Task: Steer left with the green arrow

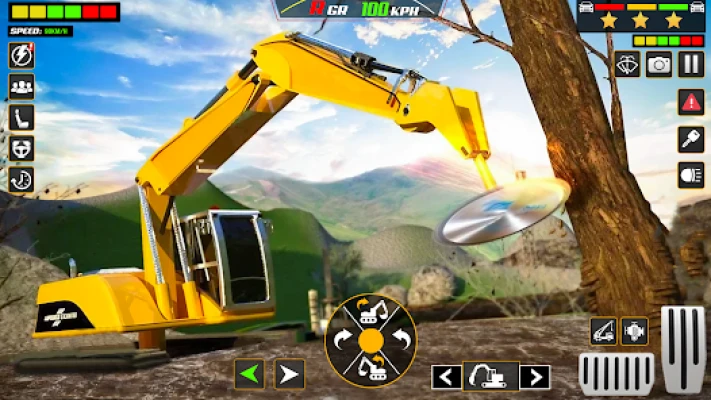Action: pyautogui.click(x=250, y=374)
